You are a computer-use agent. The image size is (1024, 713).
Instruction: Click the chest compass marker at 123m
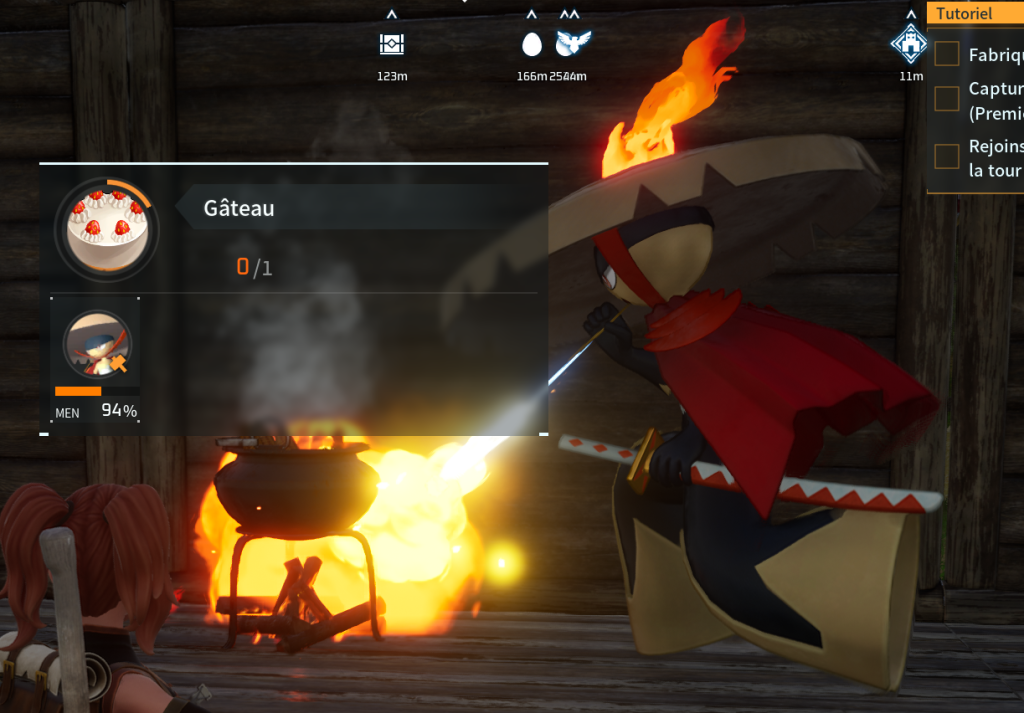click(x=392, y=44)
